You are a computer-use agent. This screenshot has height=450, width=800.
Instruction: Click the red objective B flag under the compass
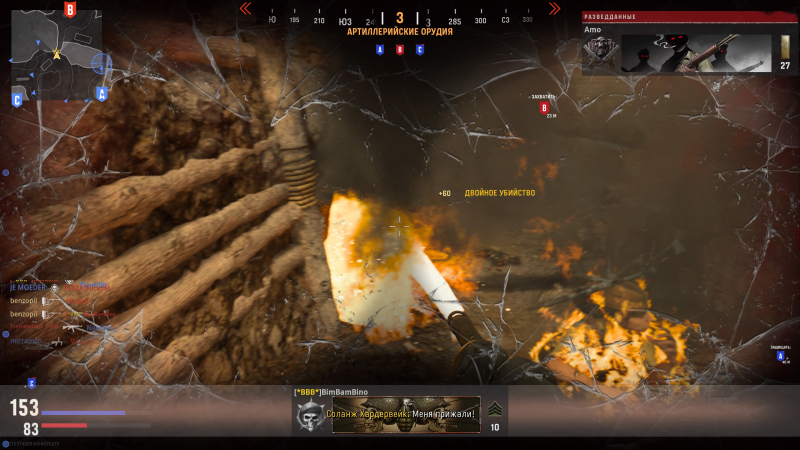400,49
